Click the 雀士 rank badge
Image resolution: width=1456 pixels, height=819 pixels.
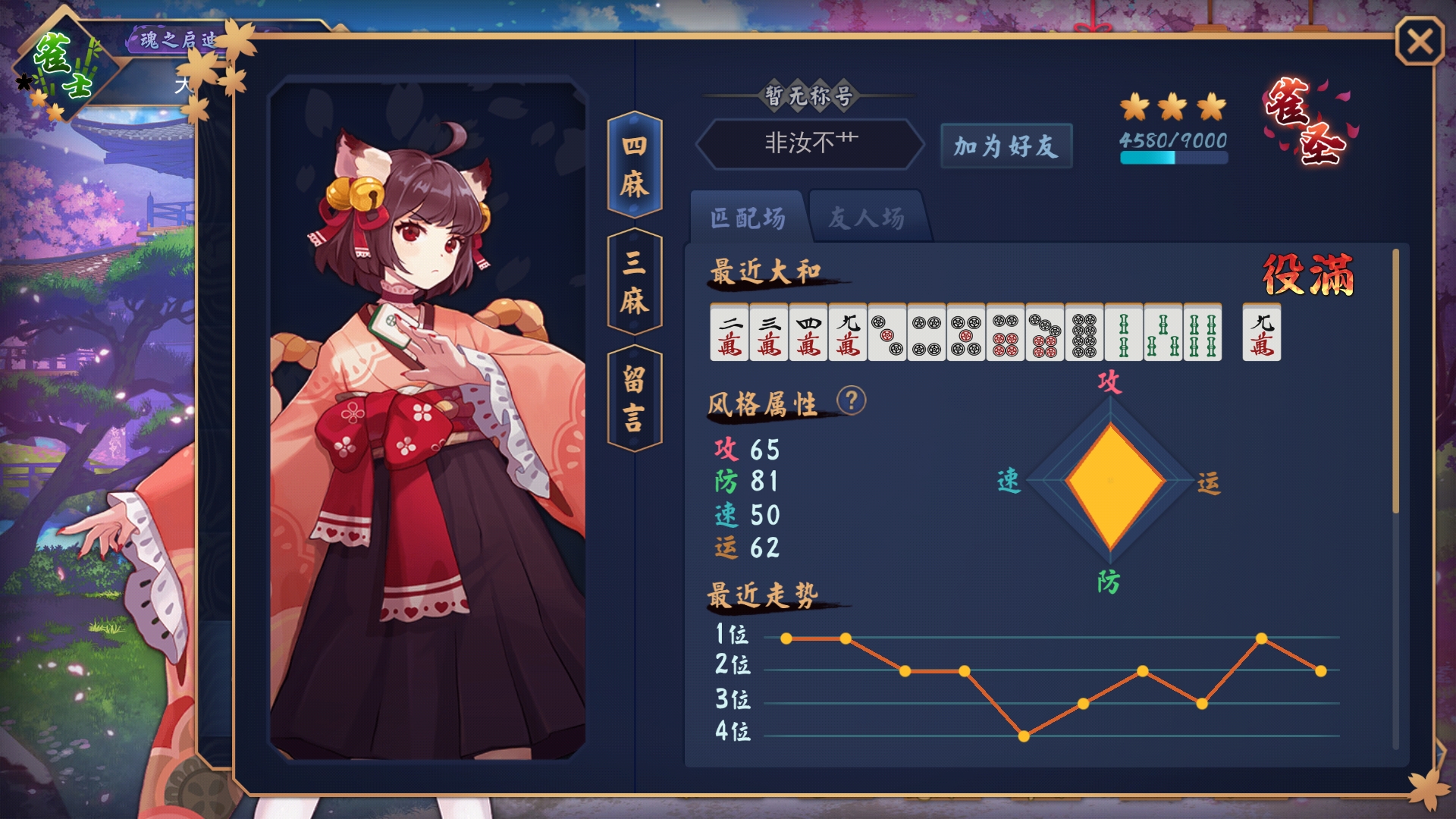[64, 62]
